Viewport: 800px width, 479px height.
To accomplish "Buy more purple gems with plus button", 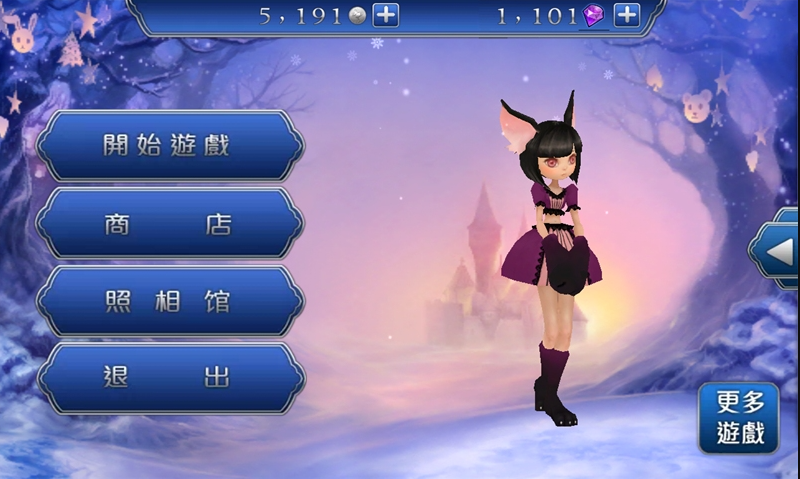I will click(626, 15).
